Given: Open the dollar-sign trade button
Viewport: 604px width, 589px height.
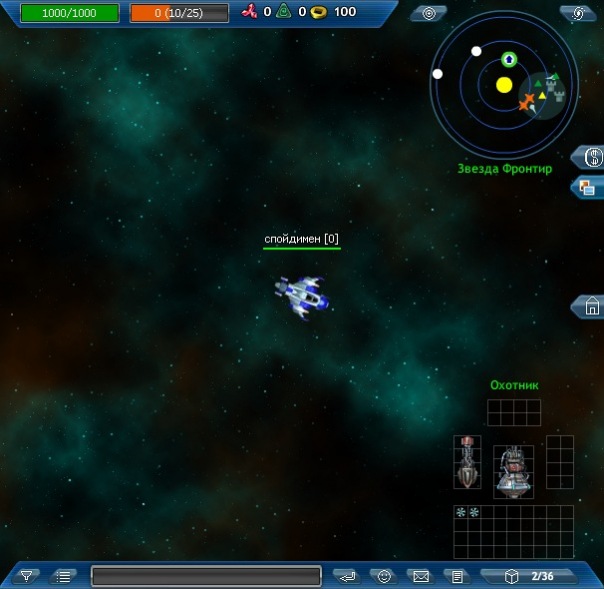Looking at the screenshot, I should (x=591, y=157).
